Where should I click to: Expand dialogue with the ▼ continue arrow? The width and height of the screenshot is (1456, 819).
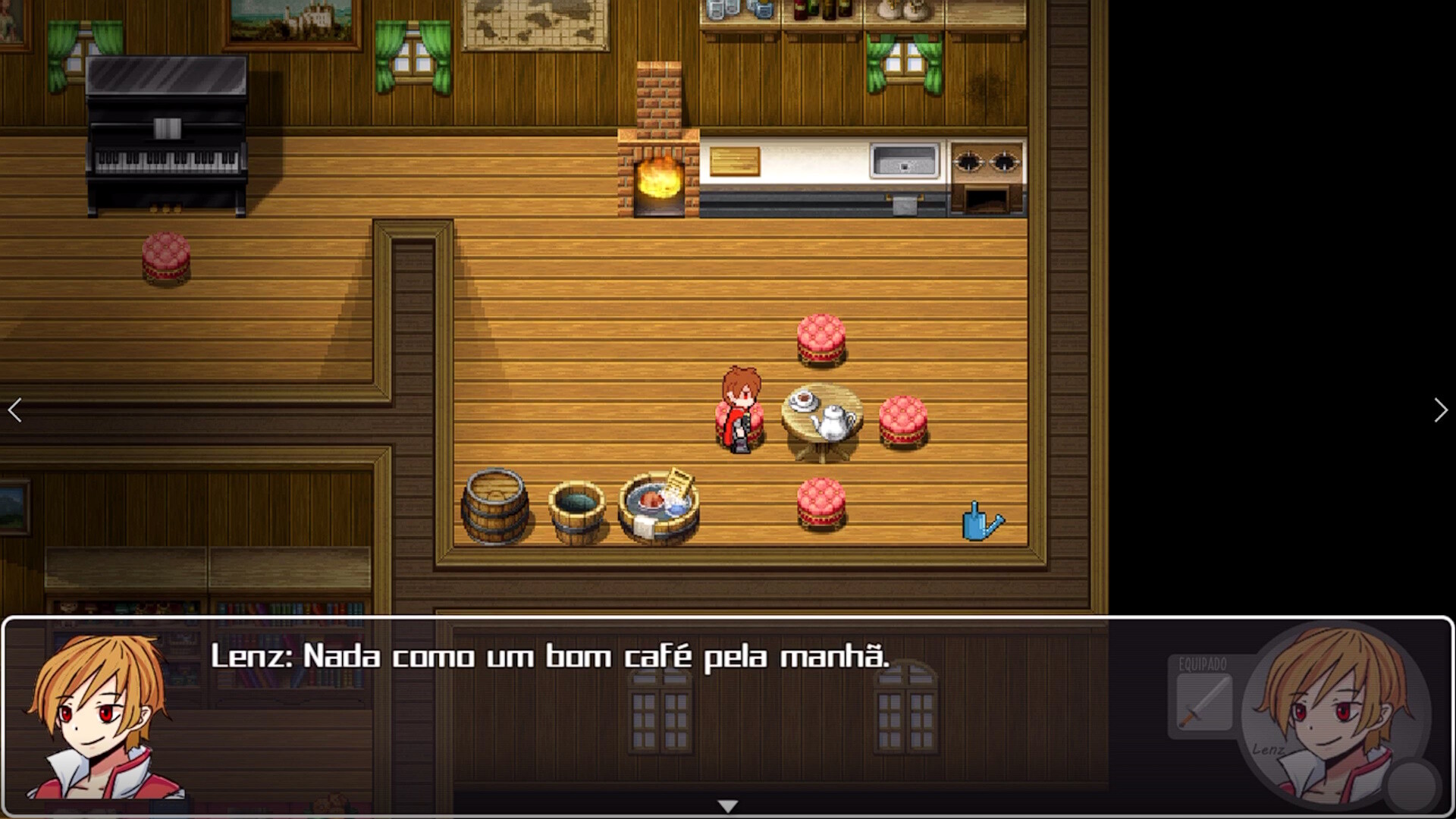pyautogui.click(x=728, y=806)
